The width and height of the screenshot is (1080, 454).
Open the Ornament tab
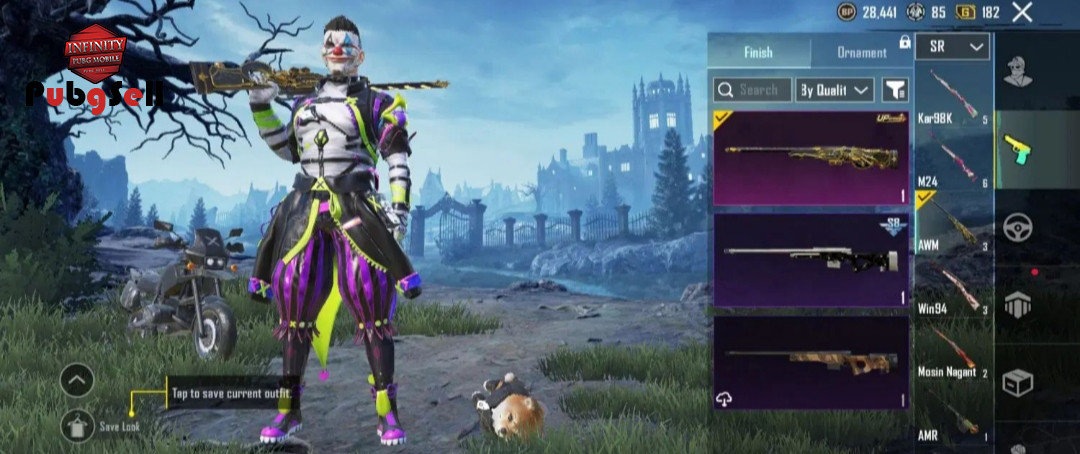coord(861,52)
